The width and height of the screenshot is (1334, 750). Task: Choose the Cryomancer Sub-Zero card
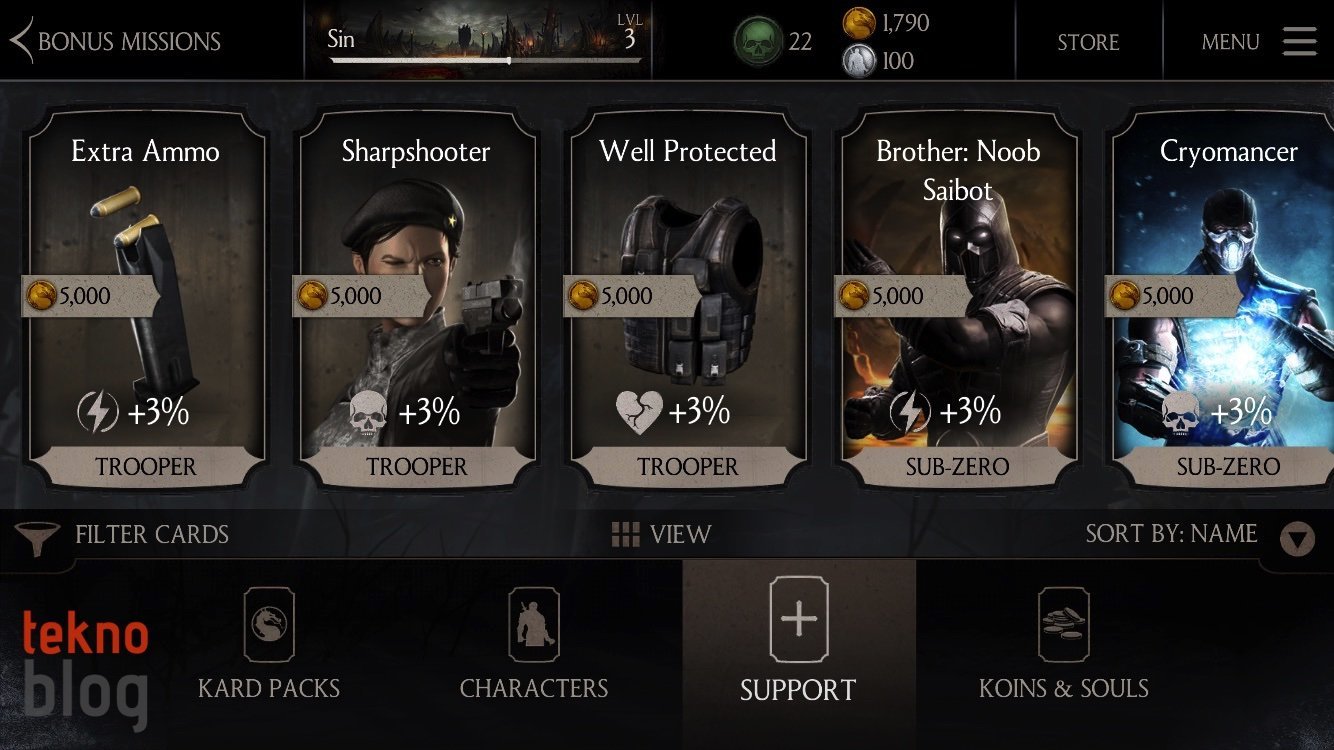point(1226,300)
